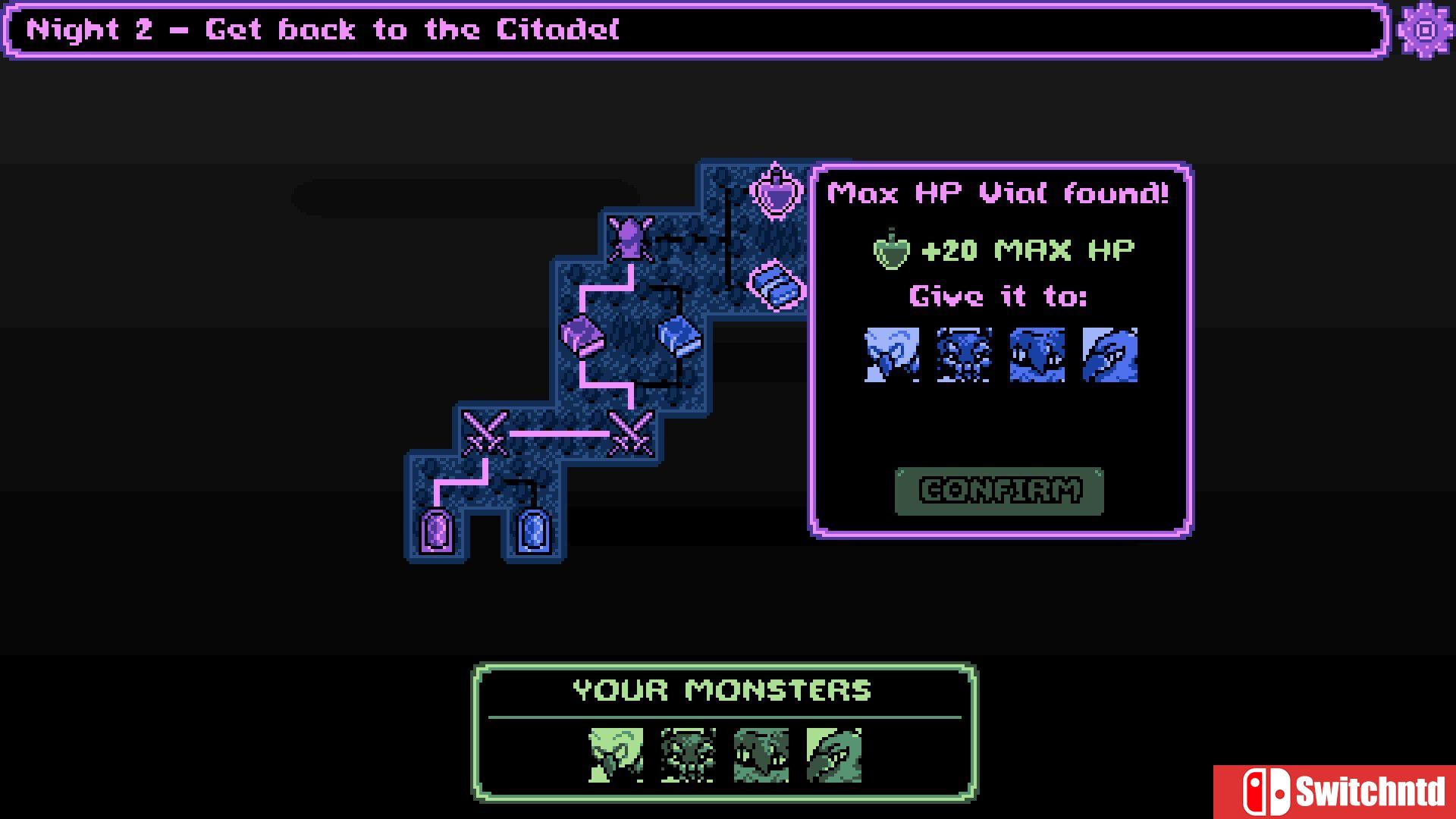Click the purple beetle battle node
1456x819 pixels.
(630, 238)
